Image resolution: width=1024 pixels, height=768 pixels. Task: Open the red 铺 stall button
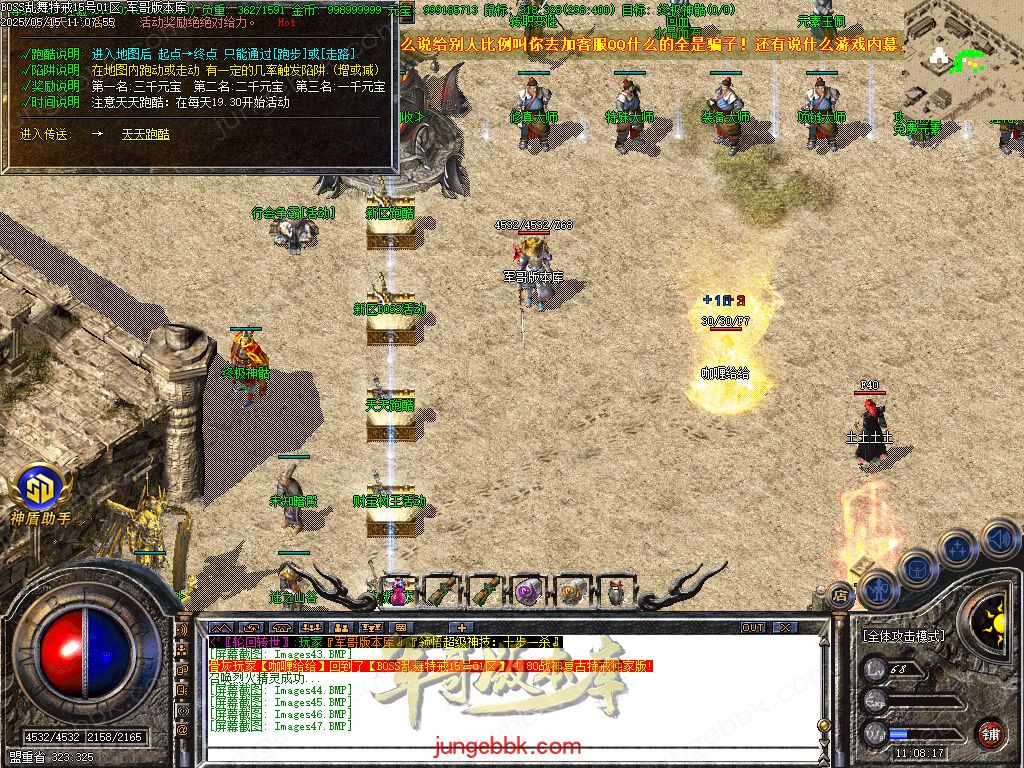[989, 732]
